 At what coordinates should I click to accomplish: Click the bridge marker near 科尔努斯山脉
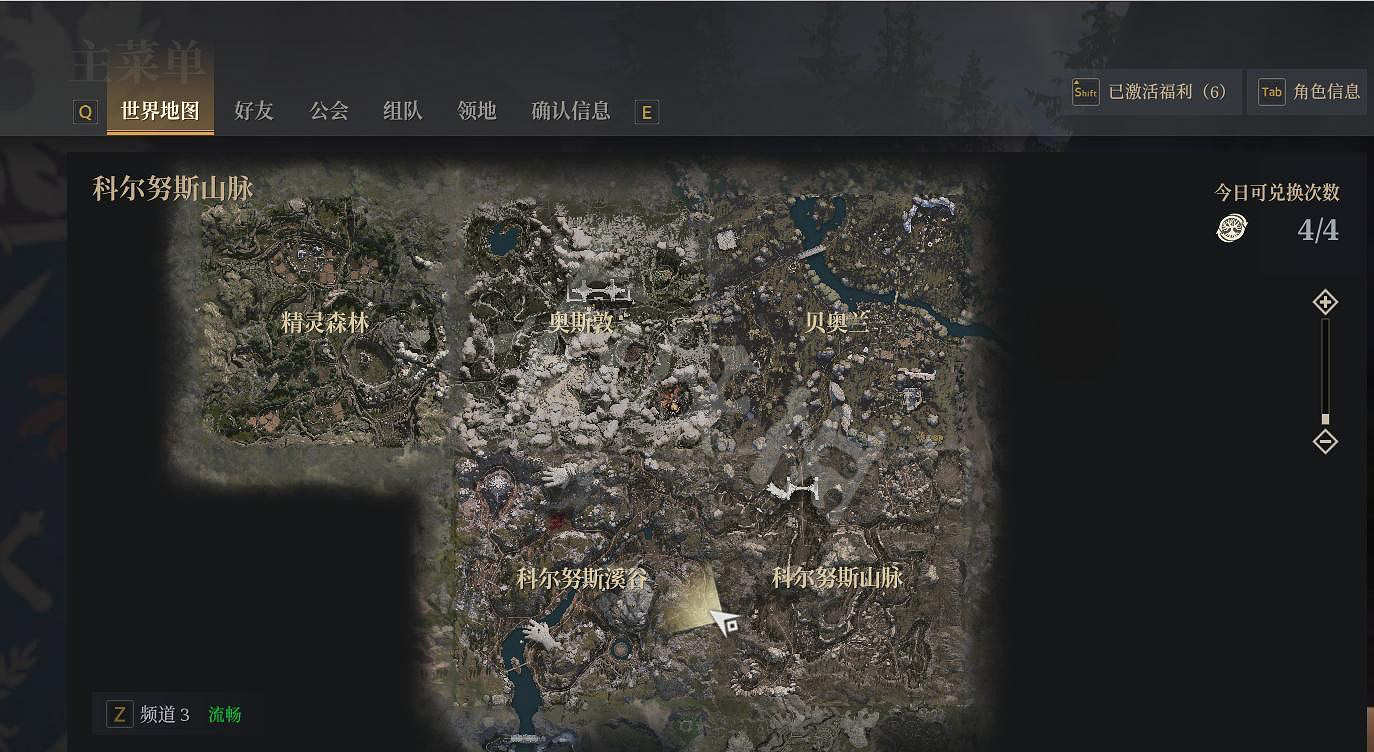(x=800, y=488)
